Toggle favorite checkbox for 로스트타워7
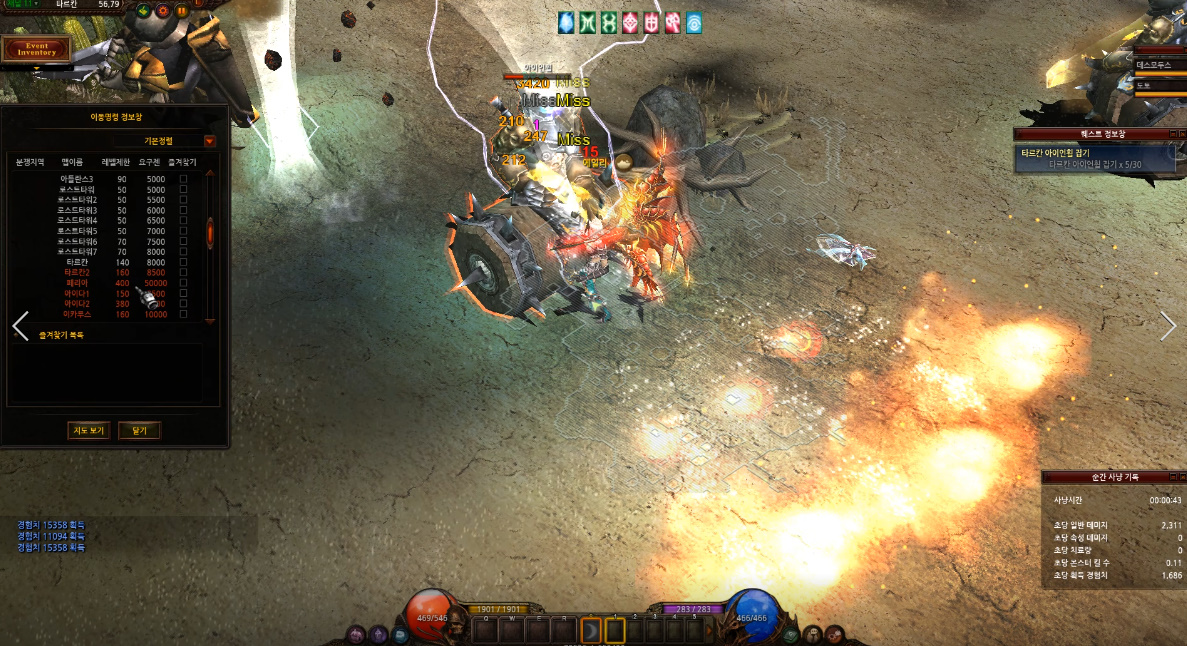The height and width of the screenshot is (646, 1187). pos(183,252)
